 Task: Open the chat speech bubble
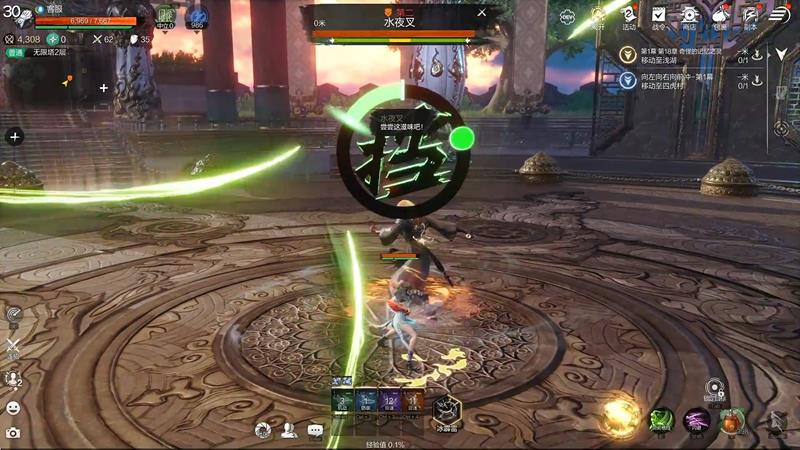click(x=316, y=431)
